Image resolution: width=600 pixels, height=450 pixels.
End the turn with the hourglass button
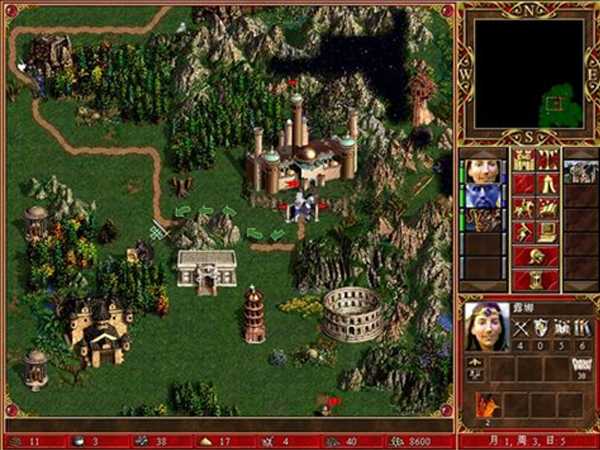click(x=535, y=279)
